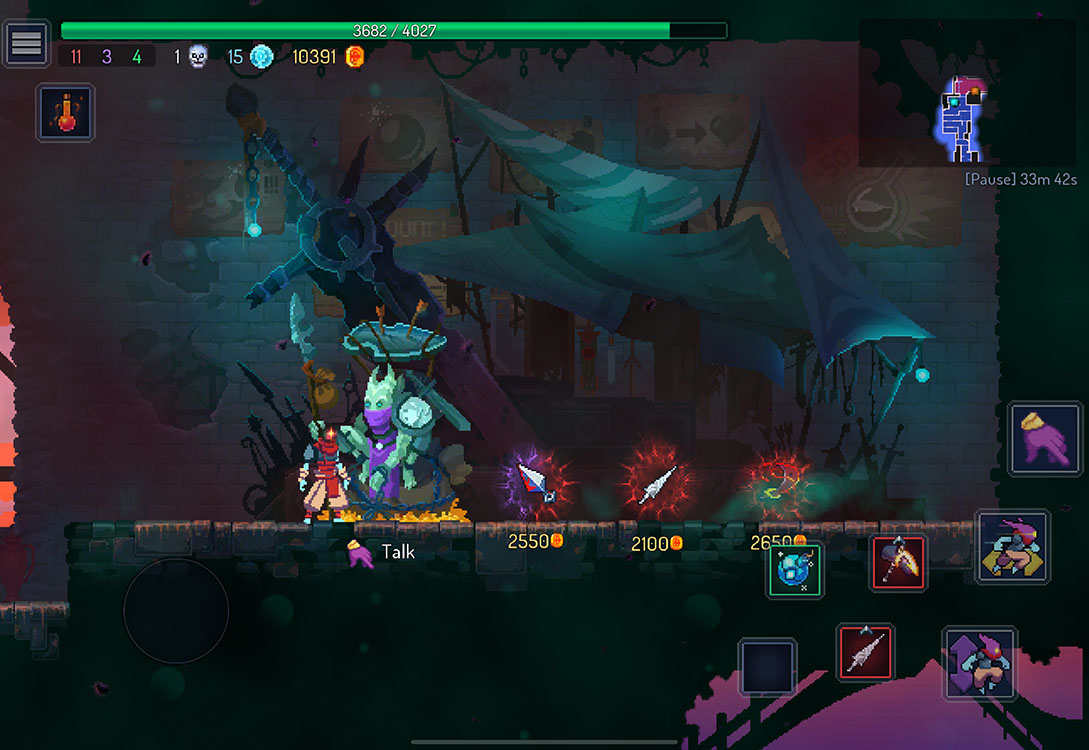Attack with the flaming axe weapon
Viewport: 1089px width, 750px height.
[898, 563]
